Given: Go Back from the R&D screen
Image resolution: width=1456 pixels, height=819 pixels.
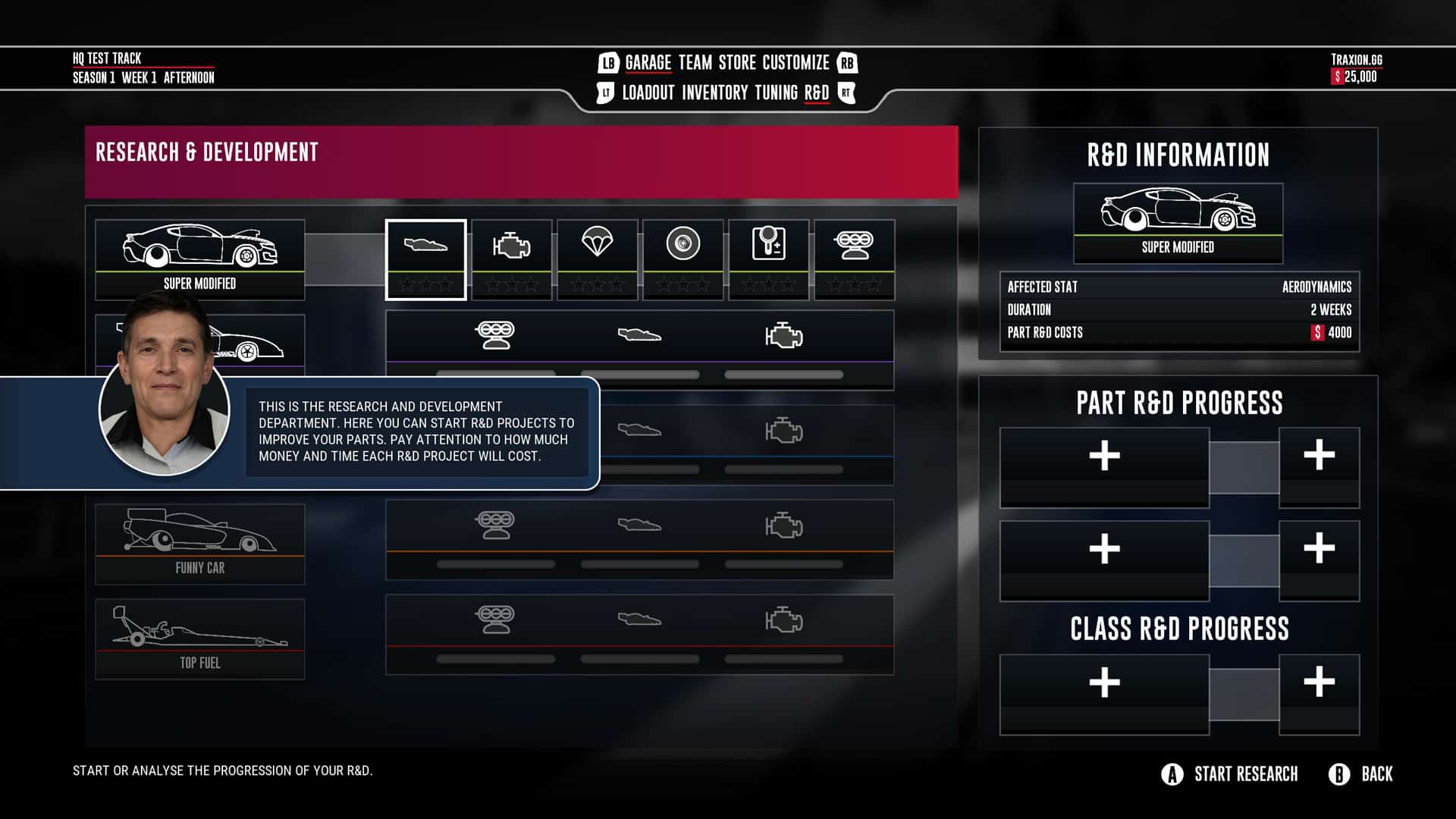Looking at the screenshot, I should point(1361,774).
